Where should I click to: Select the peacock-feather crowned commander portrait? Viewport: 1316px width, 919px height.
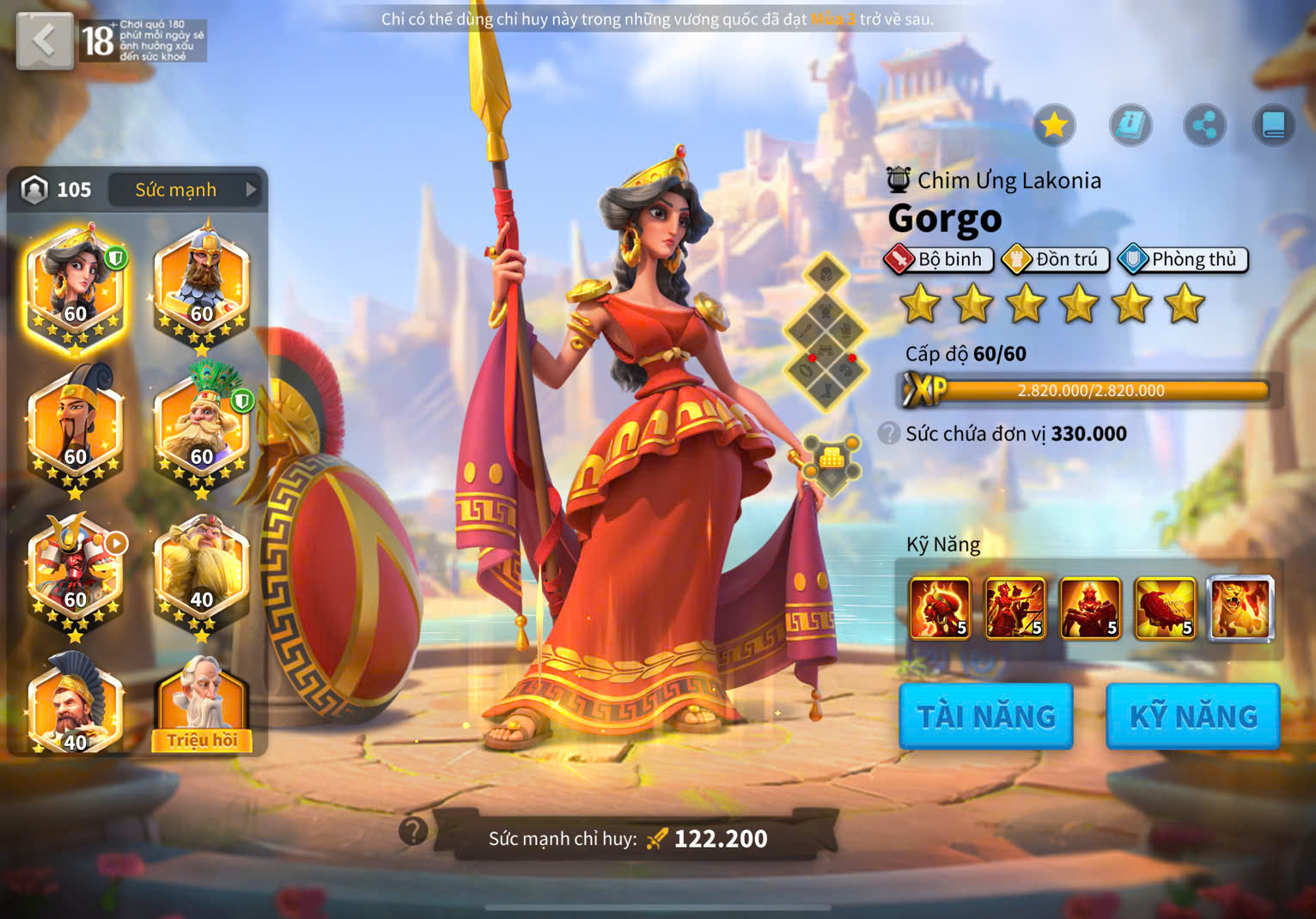tap(202, 425)
